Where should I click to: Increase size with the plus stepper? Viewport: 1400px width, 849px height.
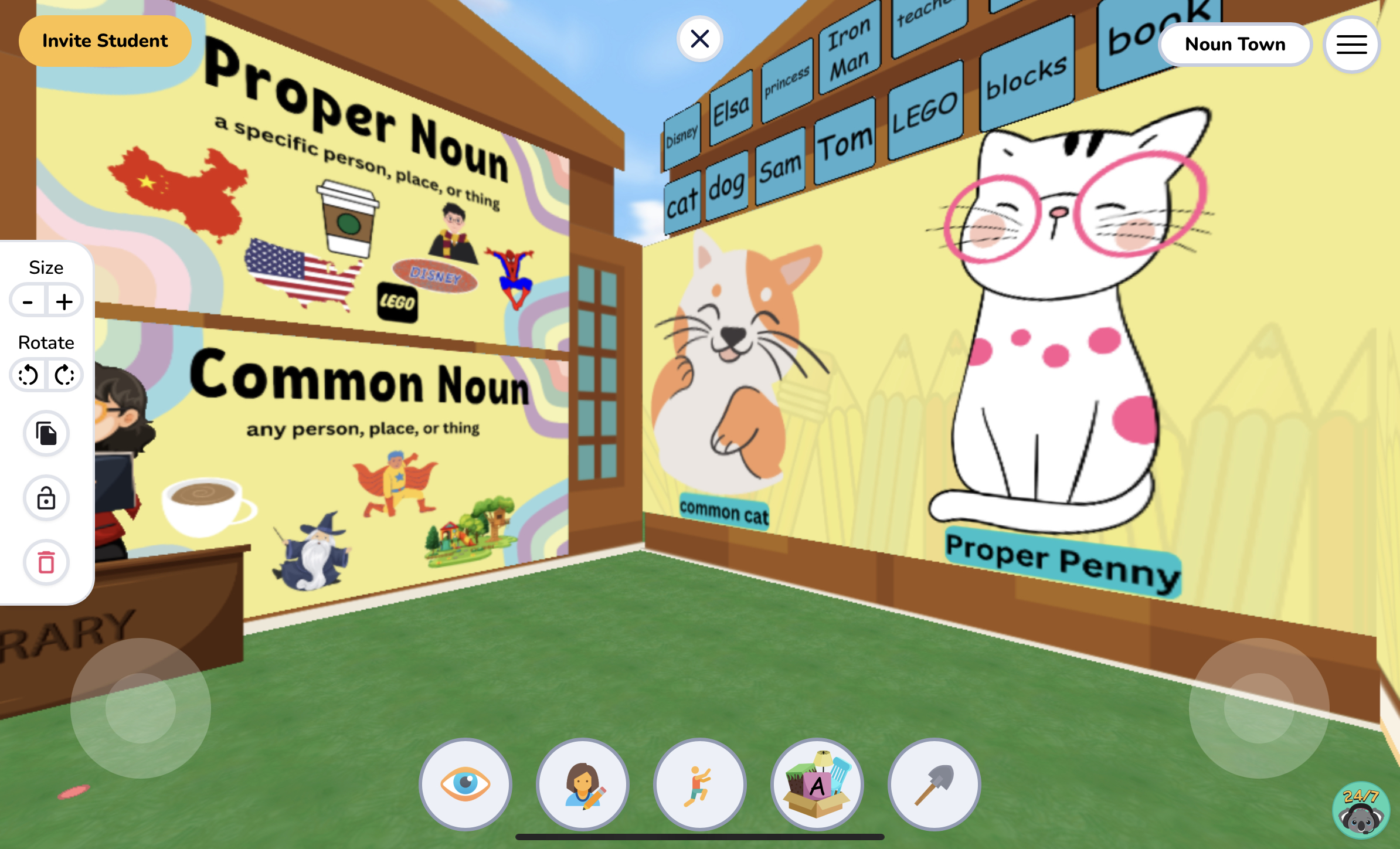point(64,300)
